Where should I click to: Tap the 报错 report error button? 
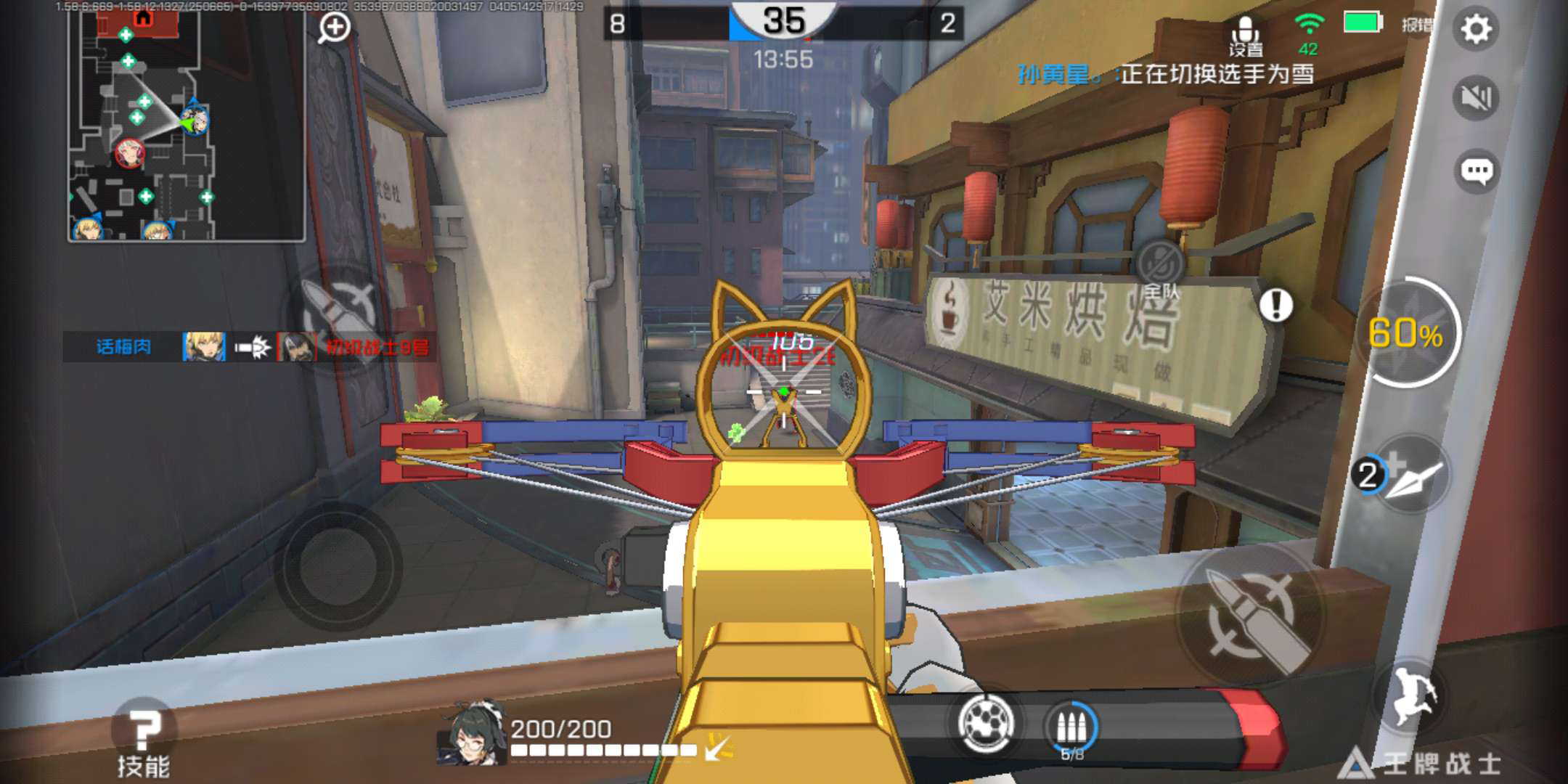[1416, 25]
